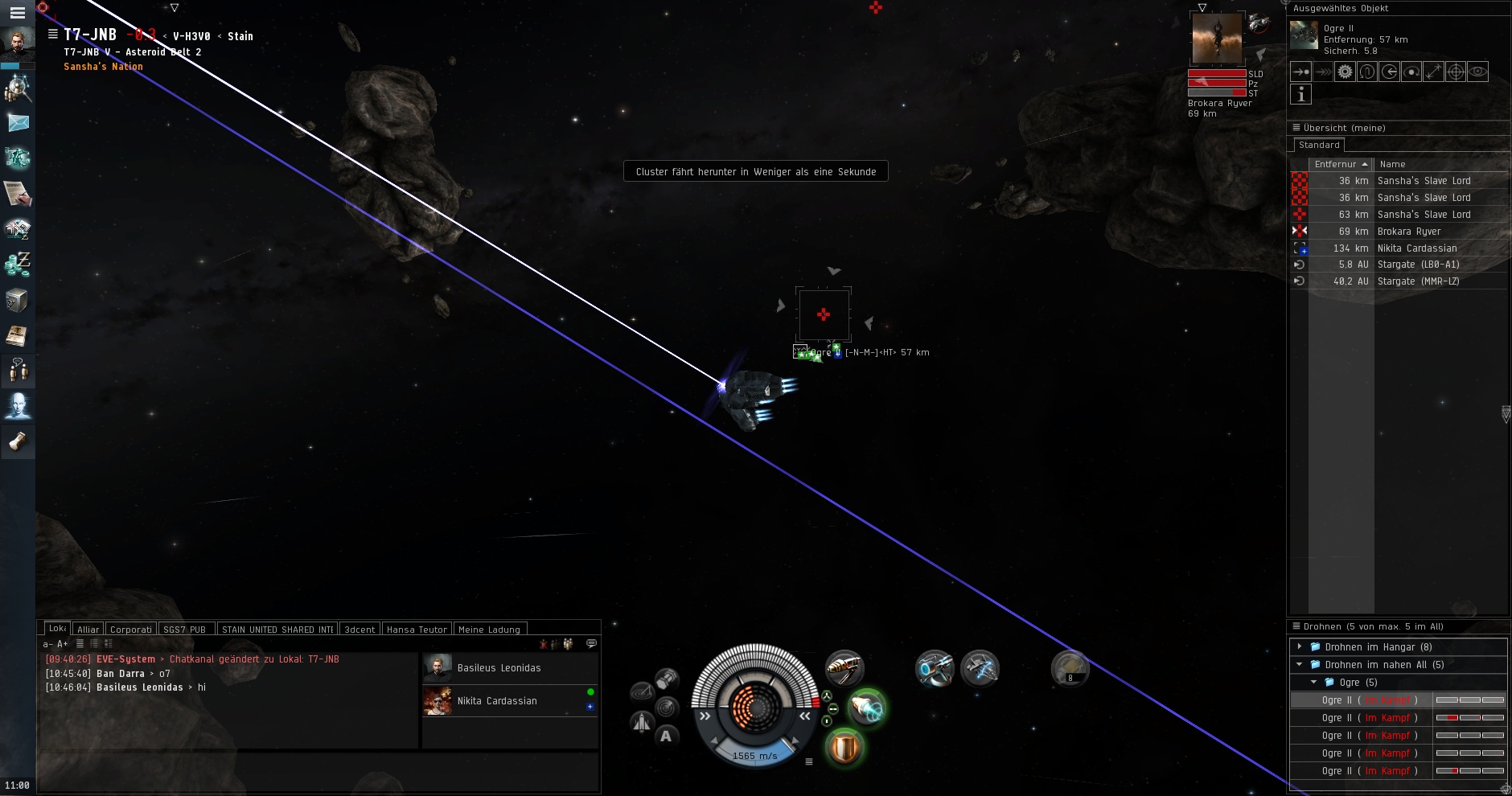Expand the Drohnen im Hangar group

1299,646
